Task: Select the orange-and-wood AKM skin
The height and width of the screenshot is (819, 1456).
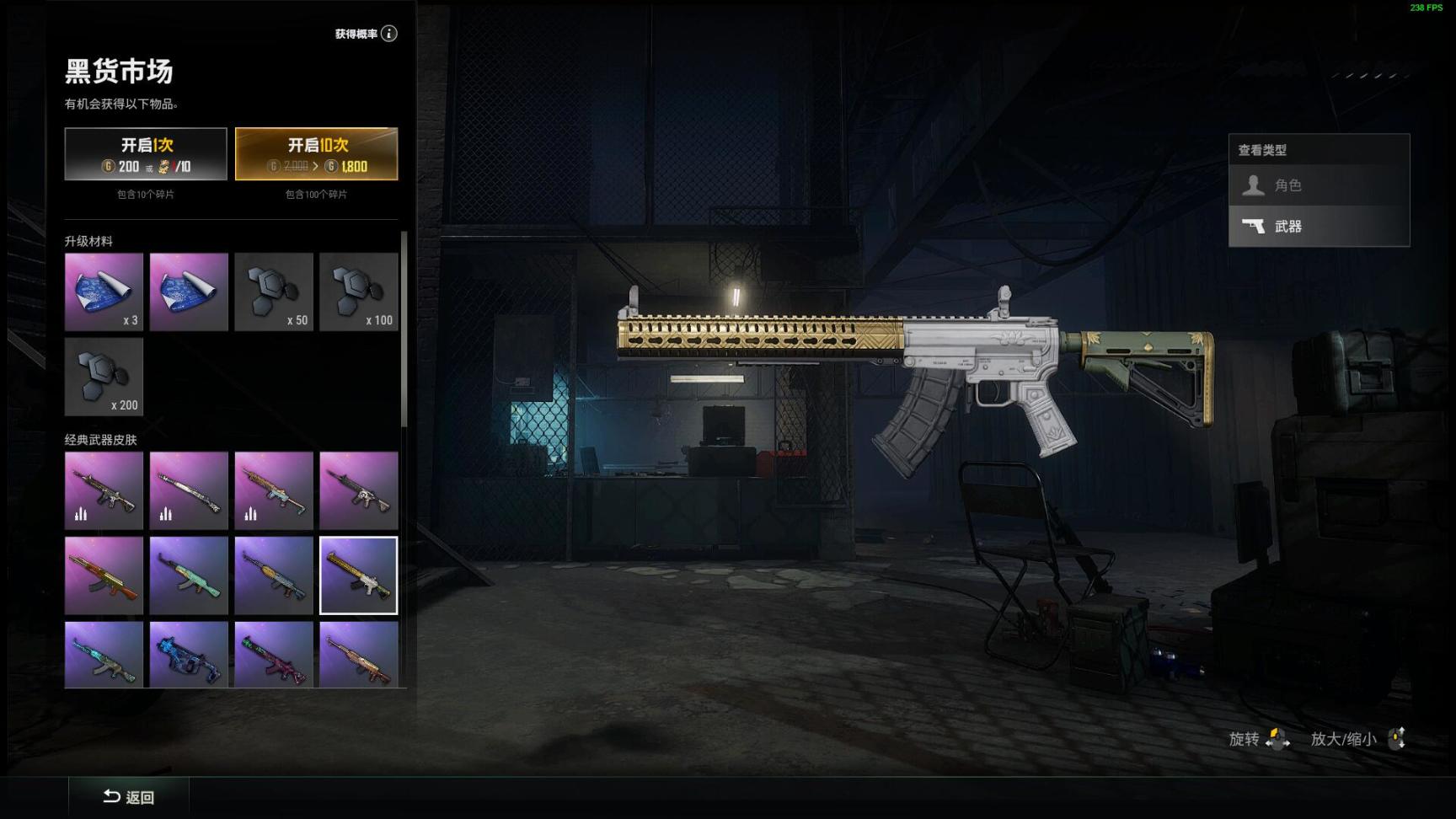Action: pos(104,575)
